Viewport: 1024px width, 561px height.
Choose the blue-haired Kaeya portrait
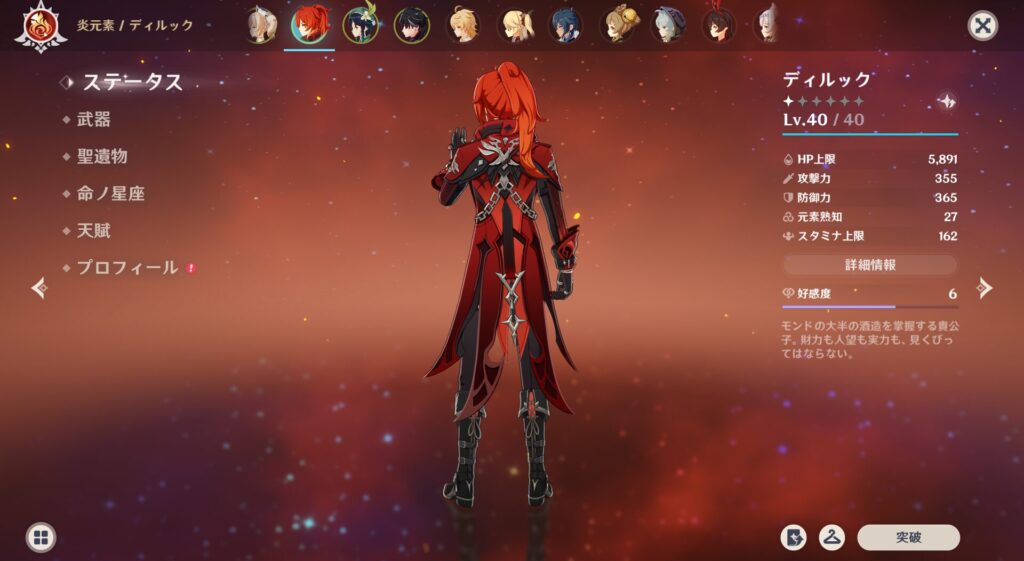(x=565, y=25)
